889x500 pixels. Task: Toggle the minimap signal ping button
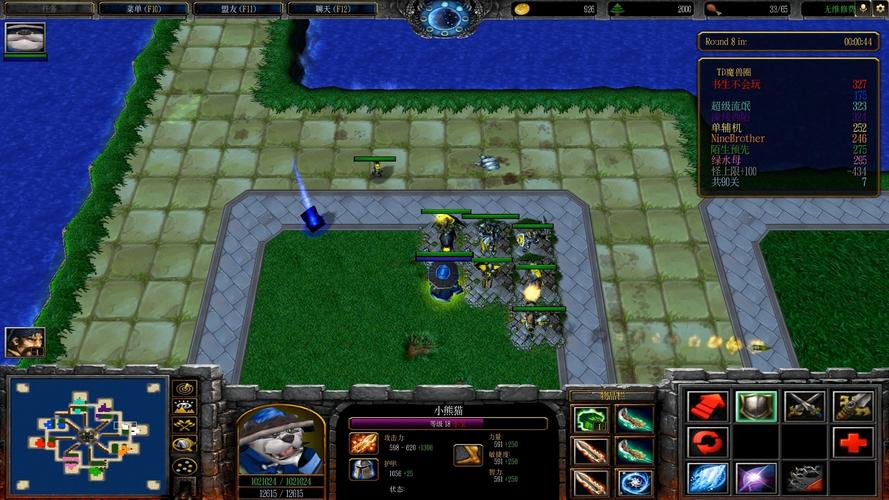184,388
